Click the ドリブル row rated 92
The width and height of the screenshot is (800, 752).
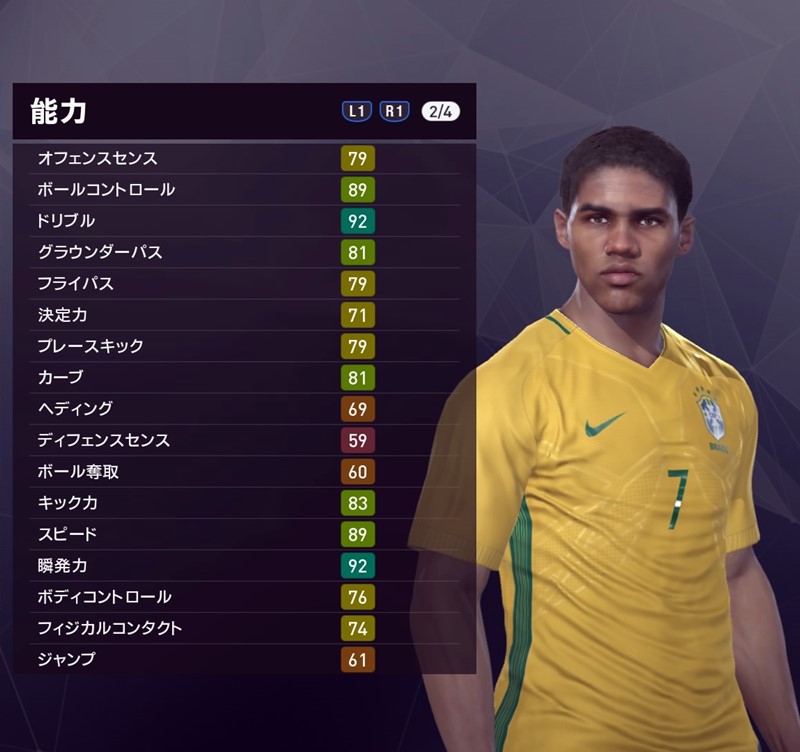pos(240,221)
